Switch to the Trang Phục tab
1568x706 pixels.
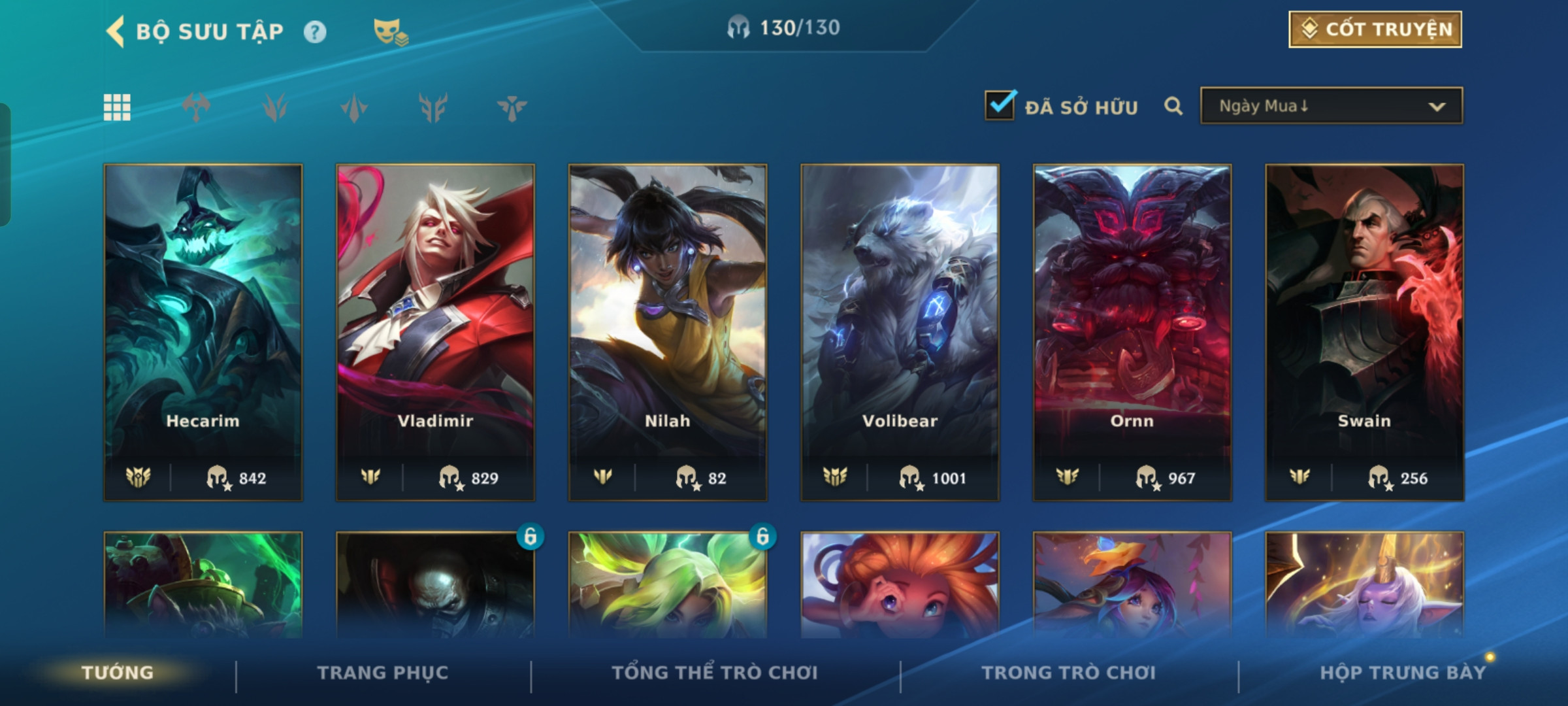pyautogui.click(x=383, y=673)
